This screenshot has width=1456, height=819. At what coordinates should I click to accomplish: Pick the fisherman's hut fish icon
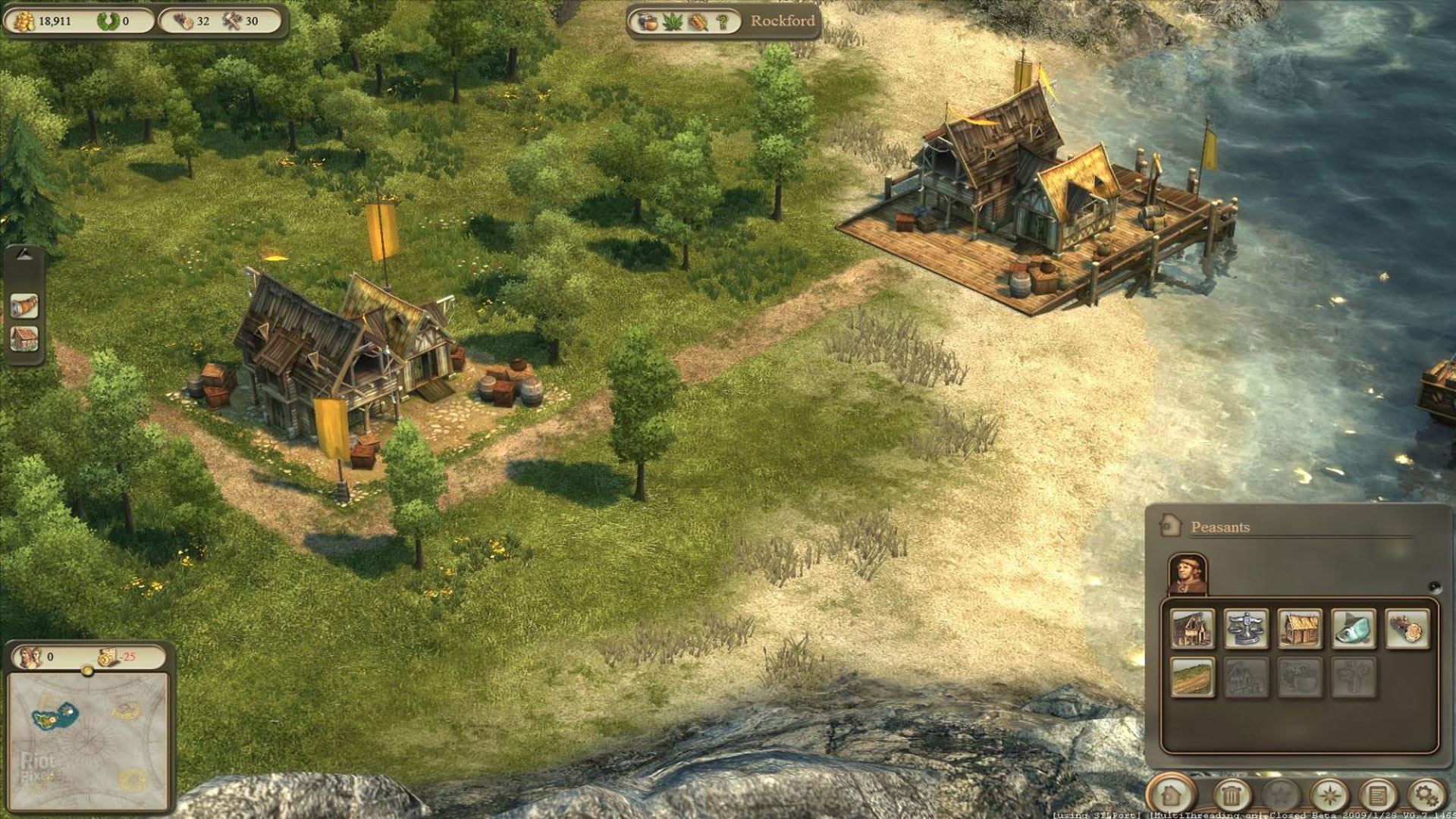click(x=1354, y=629)
